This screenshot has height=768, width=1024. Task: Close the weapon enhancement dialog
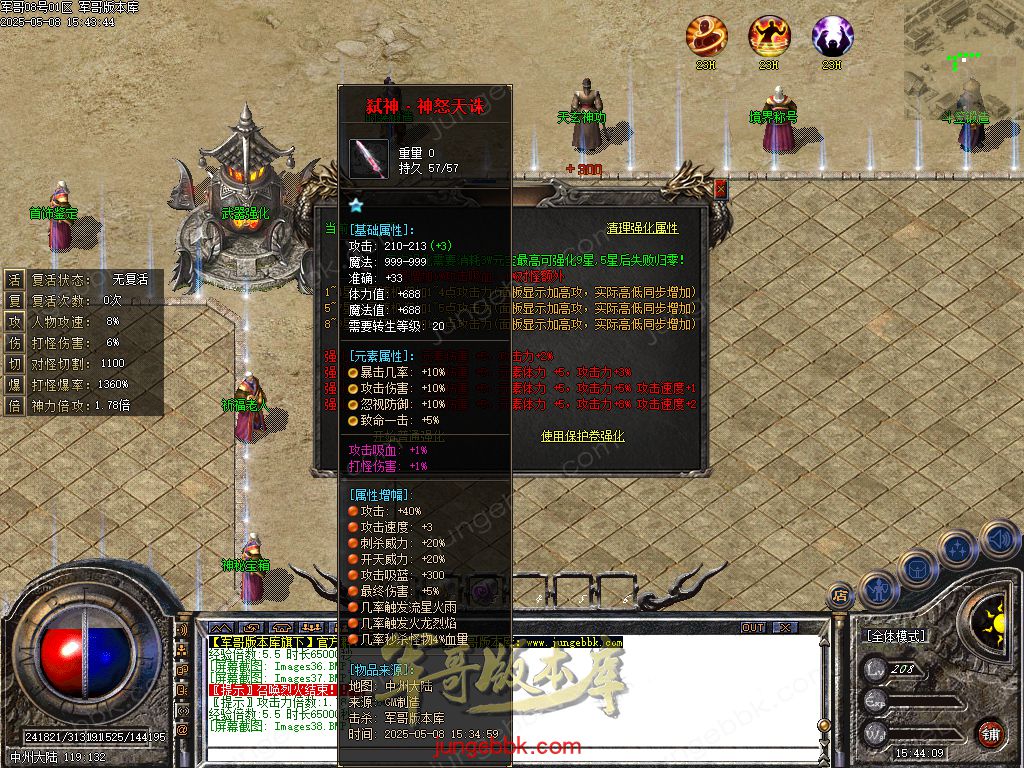[x=720, y=188]
